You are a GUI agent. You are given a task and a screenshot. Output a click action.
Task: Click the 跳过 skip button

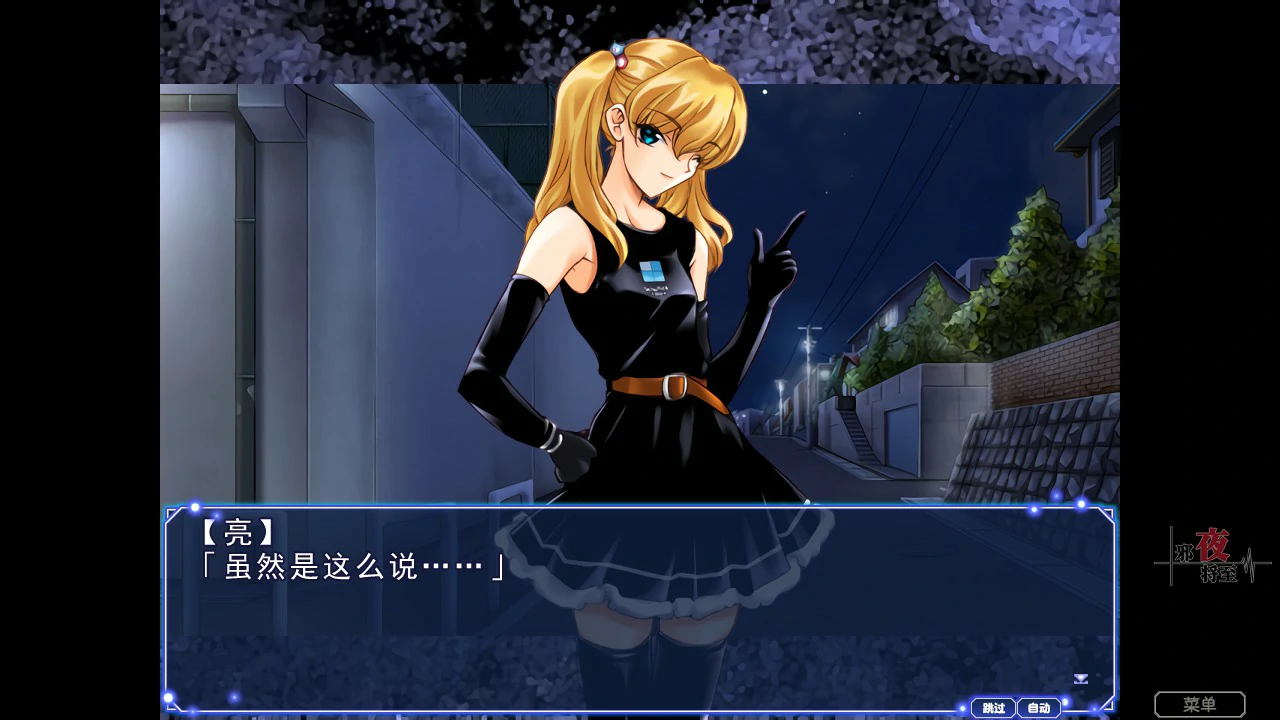coord(993,708)
